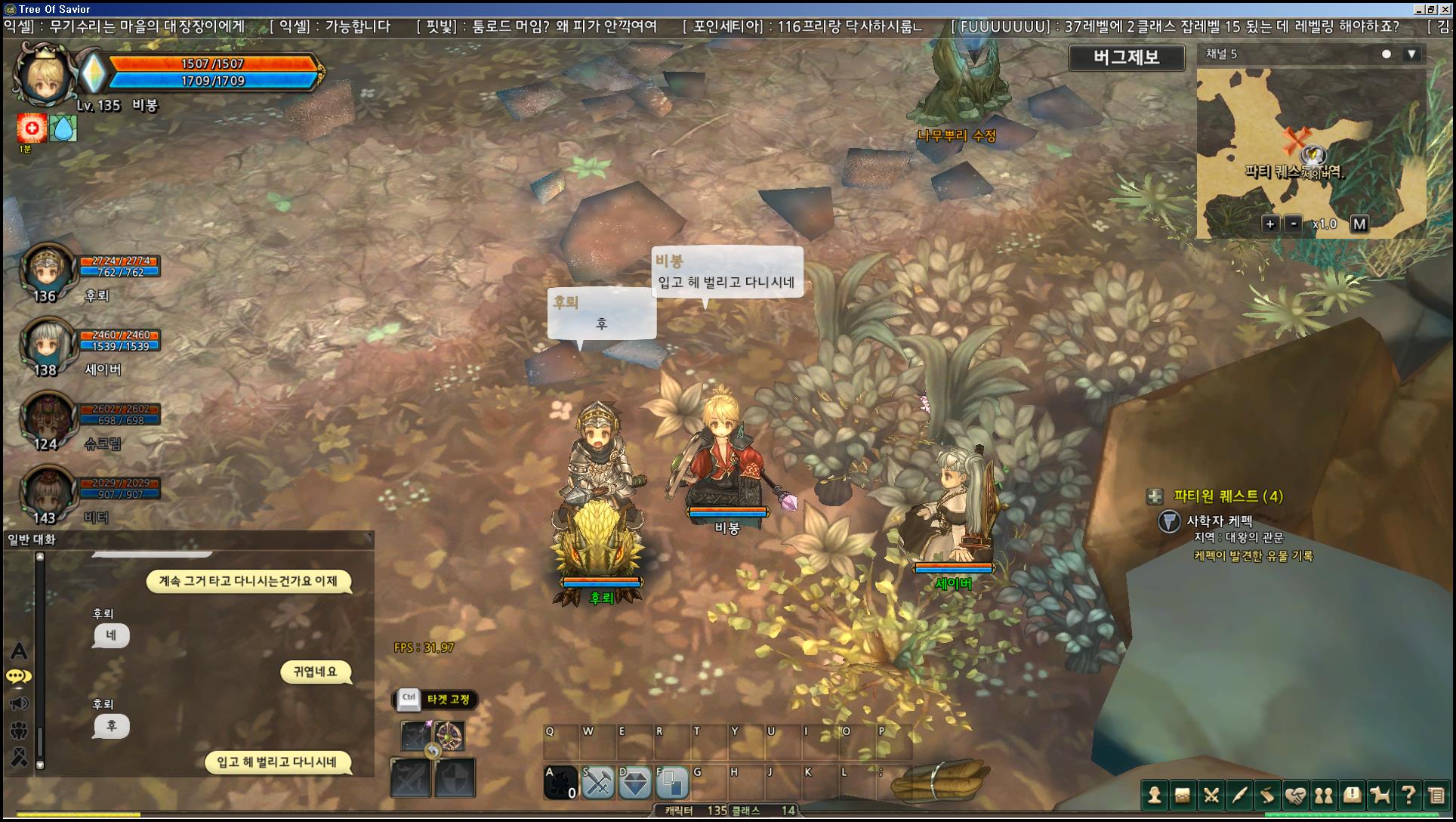Select the 사학자 케펙 quest entry

[1219, 521]
